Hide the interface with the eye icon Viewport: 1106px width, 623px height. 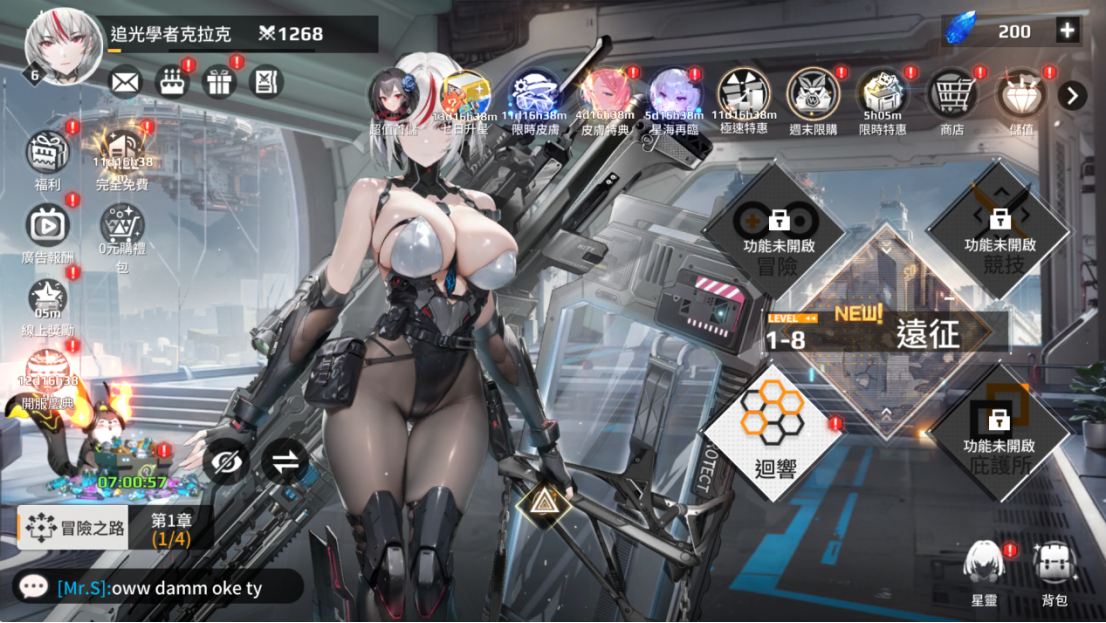pyautogui.click(x=226, y=462)
